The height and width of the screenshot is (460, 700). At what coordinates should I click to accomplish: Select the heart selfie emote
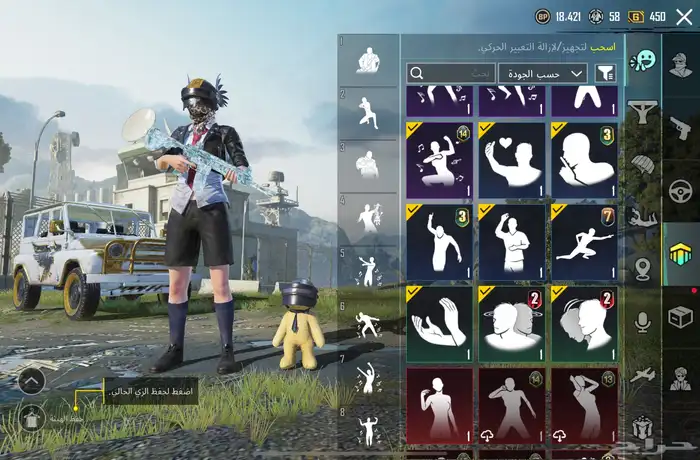511,159
